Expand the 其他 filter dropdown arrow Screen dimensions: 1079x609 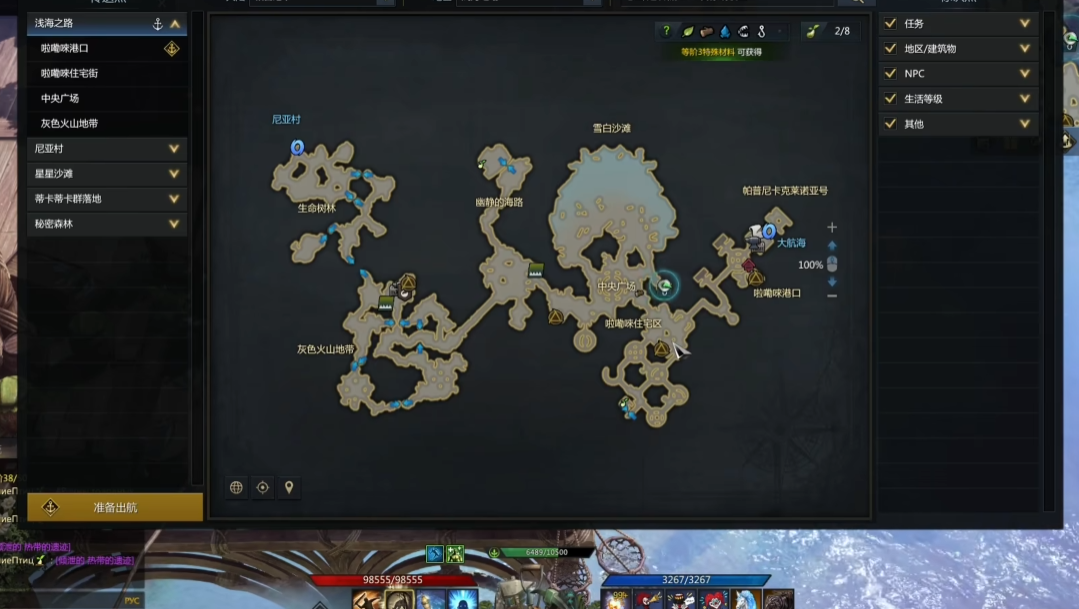click(x=1025, y=124)
